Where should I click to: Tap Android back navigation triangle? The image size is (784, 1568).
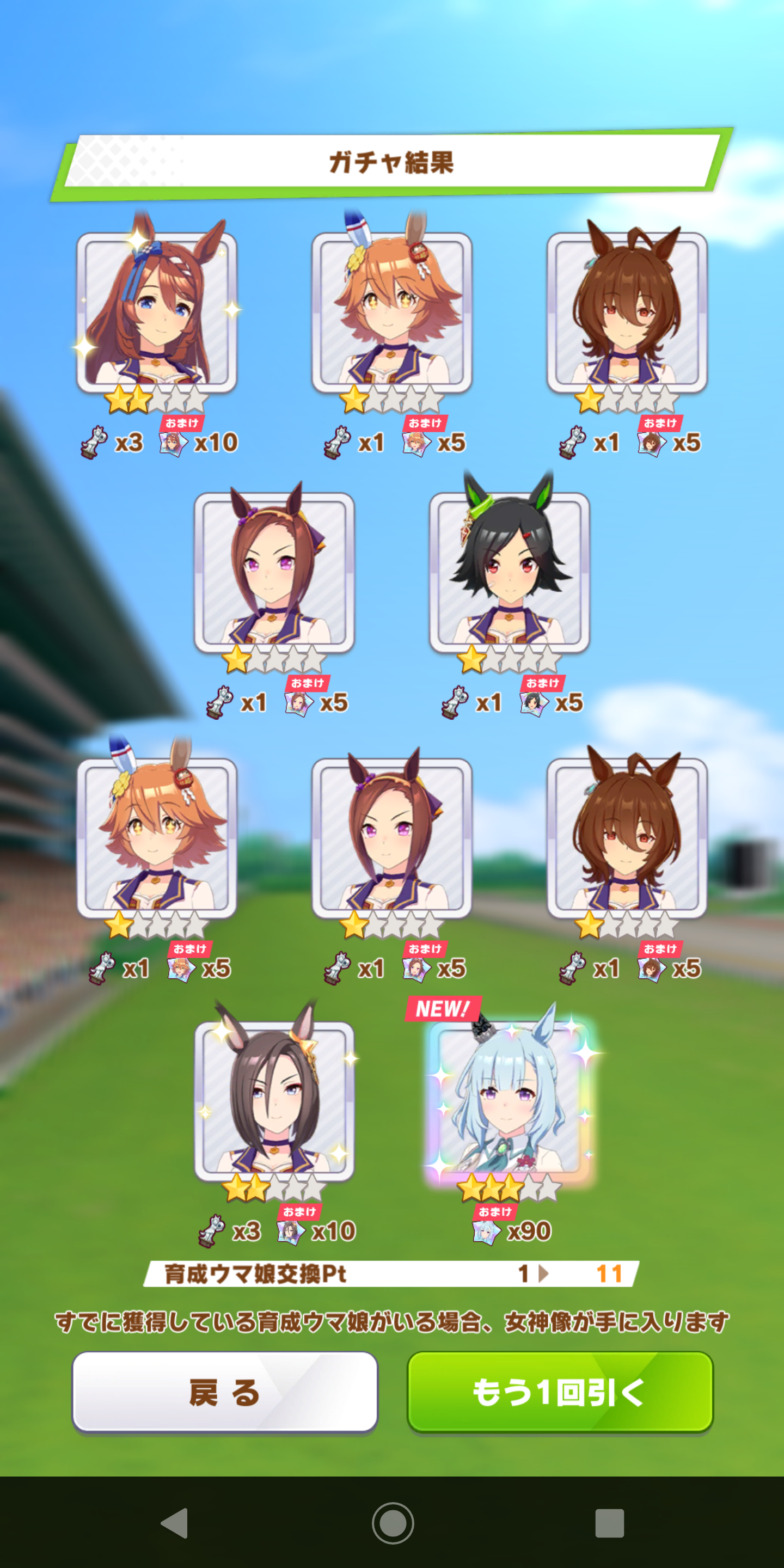click(175, 1523)
